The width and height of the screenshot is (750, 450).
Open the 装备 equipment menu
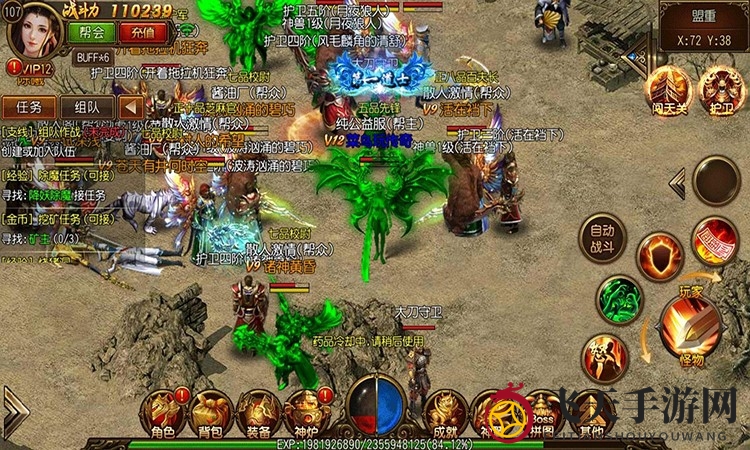(256, 413)
